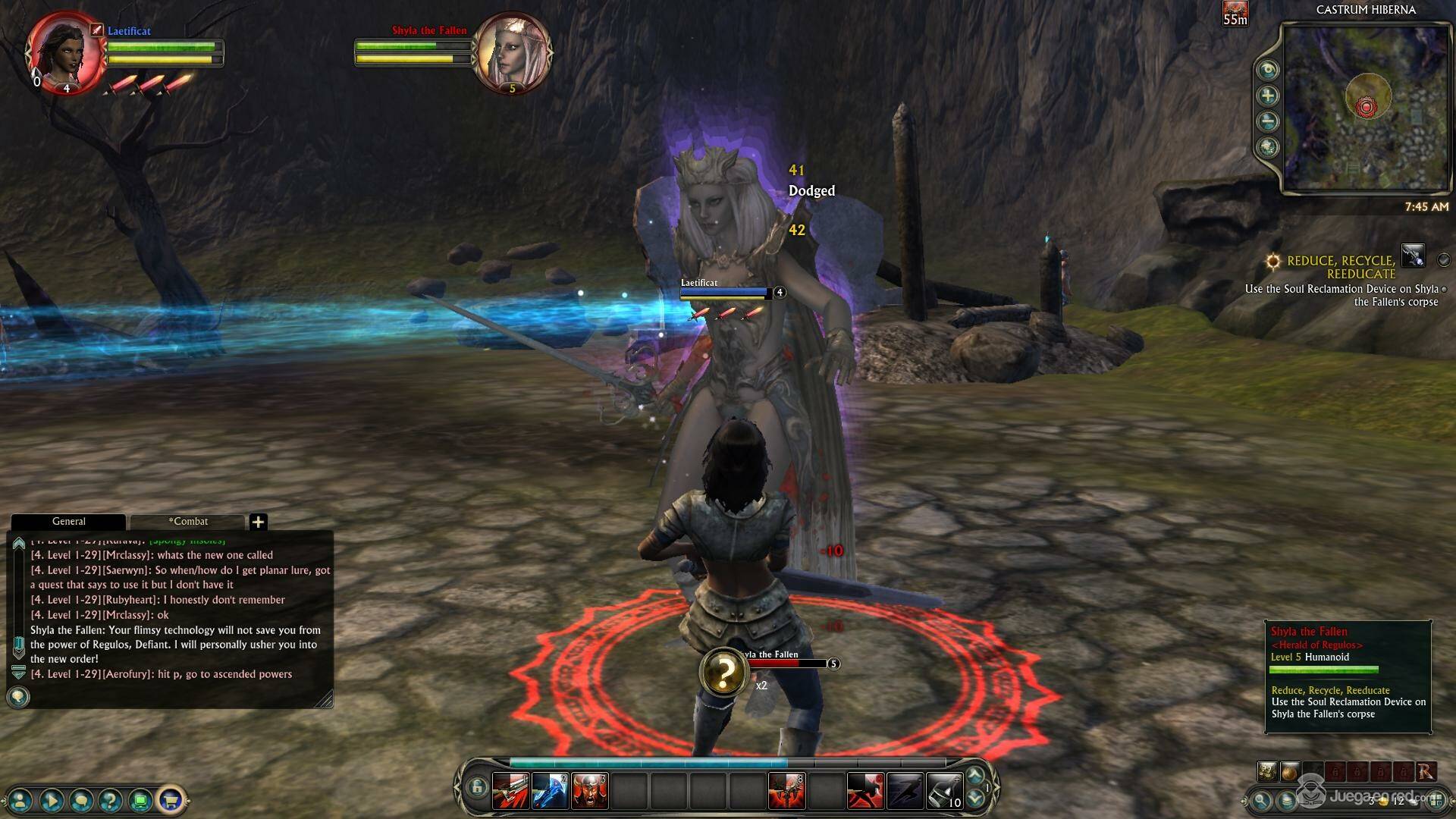Activate the red sword strike ability in slot 1
Viewport: 1456px width, 819px height.
tap(510, 791)
